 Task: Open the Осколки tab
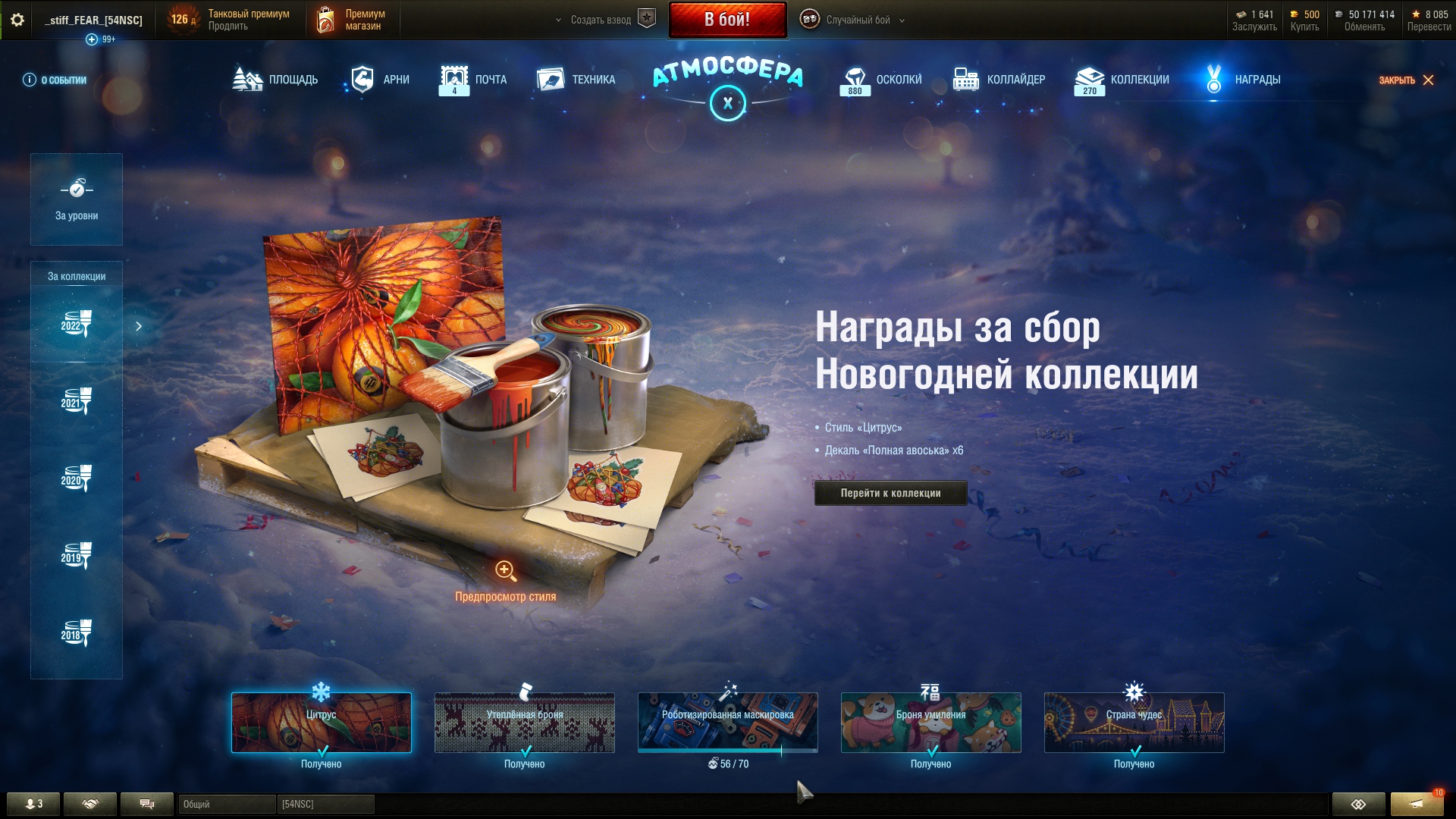pos(881,80)
